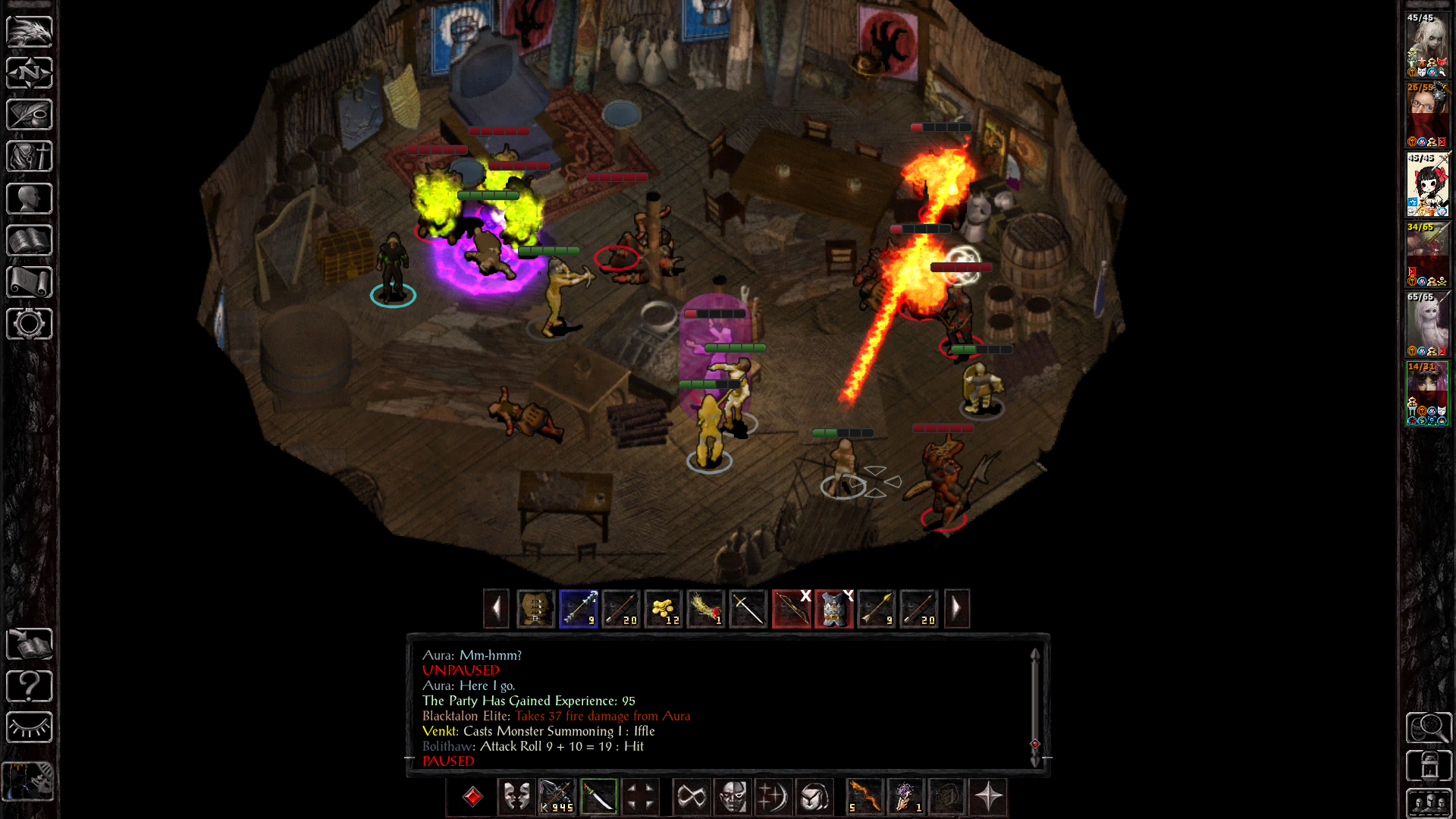Image resolution: width=1456 pixels, height=819 pixels.
Task: Open the gear options menu
Action: [29, 324]
